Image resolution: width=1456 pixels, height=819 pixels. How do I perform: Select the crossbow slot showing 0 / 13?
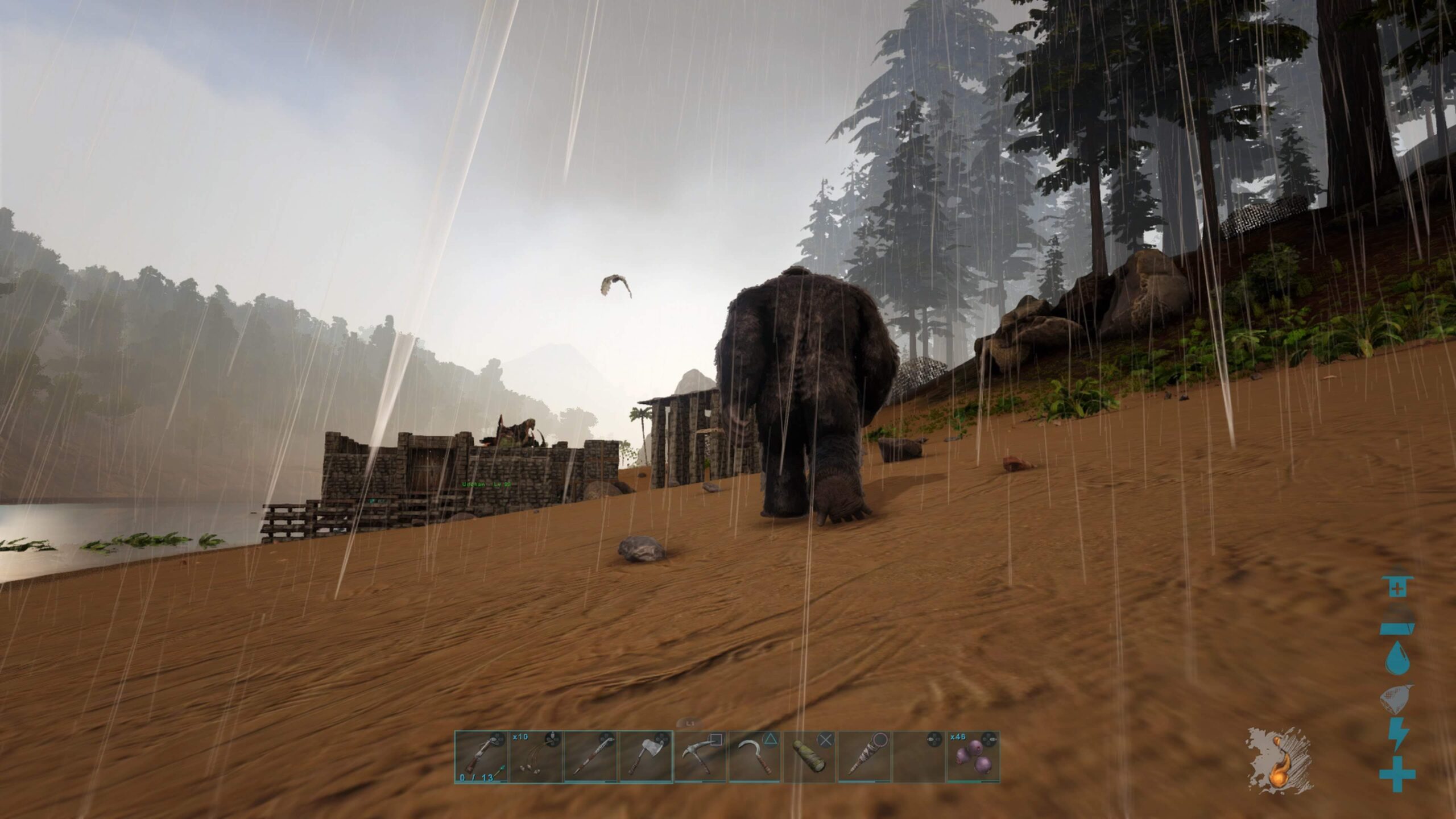(481, 756)
